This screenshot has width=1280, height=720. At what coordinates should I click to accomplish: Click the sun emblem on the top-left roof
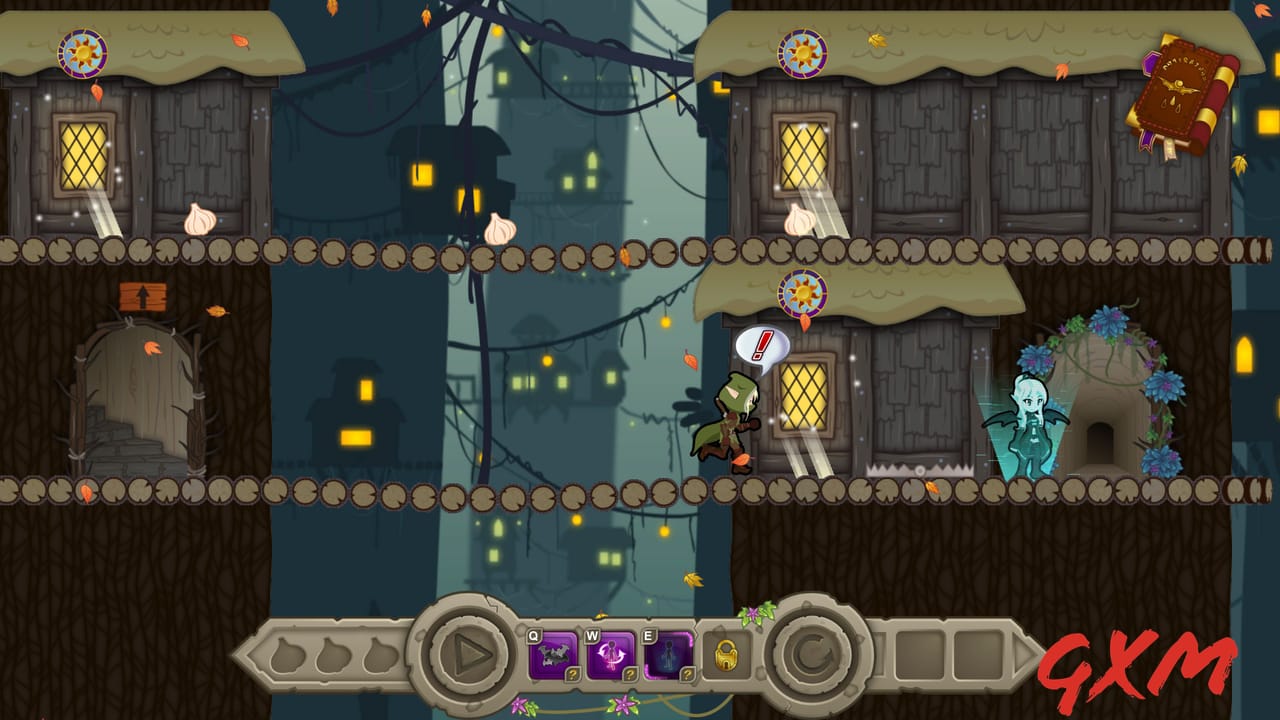(82, 54)
